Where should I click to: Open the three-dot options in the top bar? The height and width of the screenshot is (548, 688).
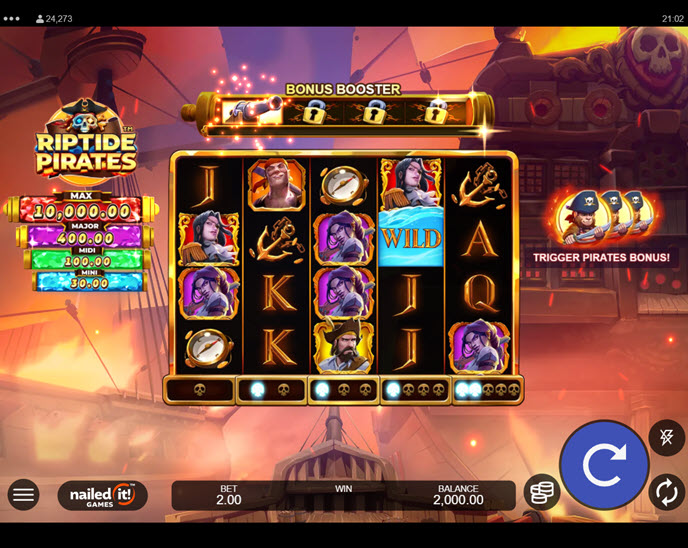(x=12, y=18)
